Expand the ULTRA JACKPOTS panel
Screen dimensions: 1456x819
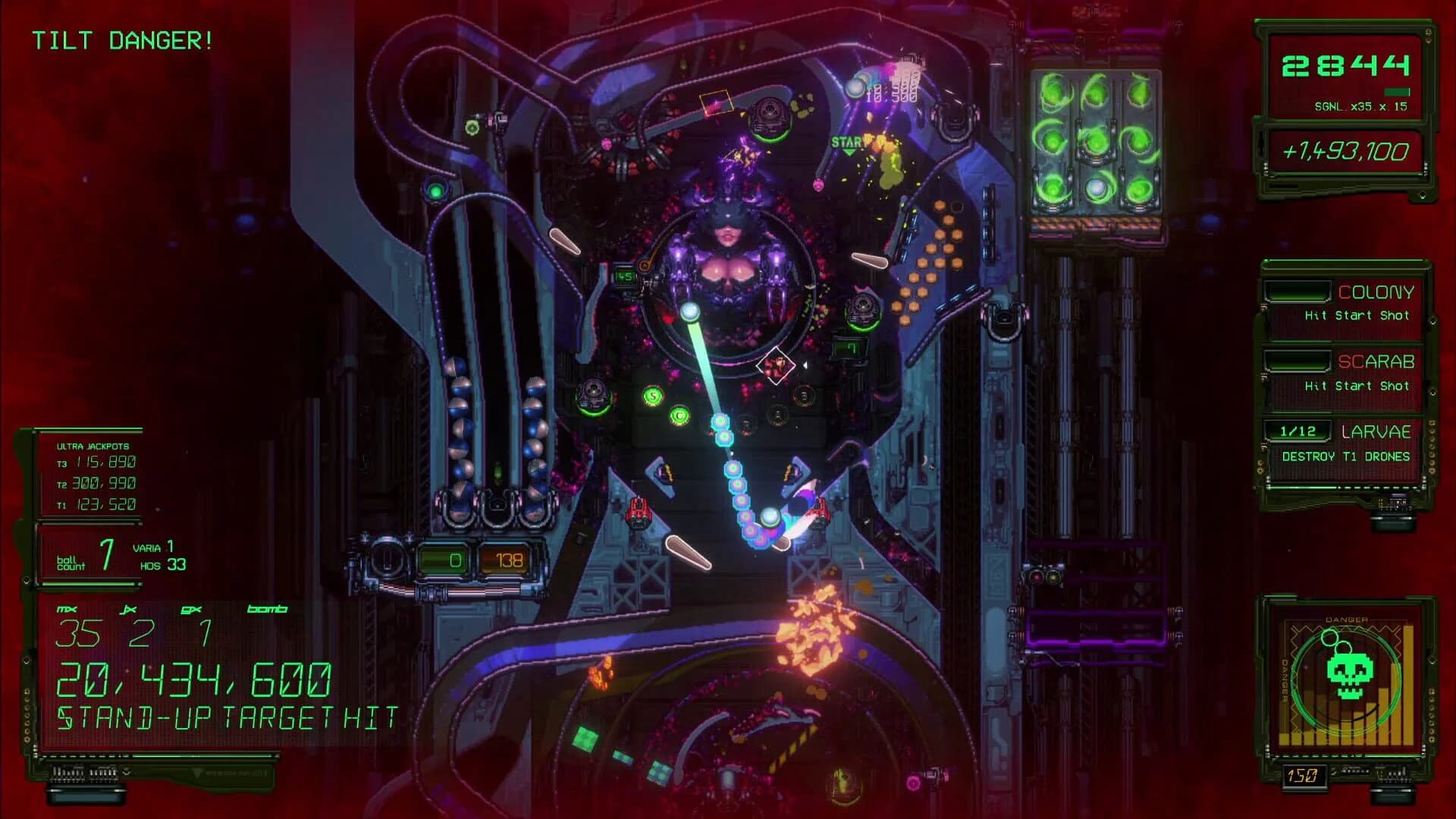click(91, 447)
